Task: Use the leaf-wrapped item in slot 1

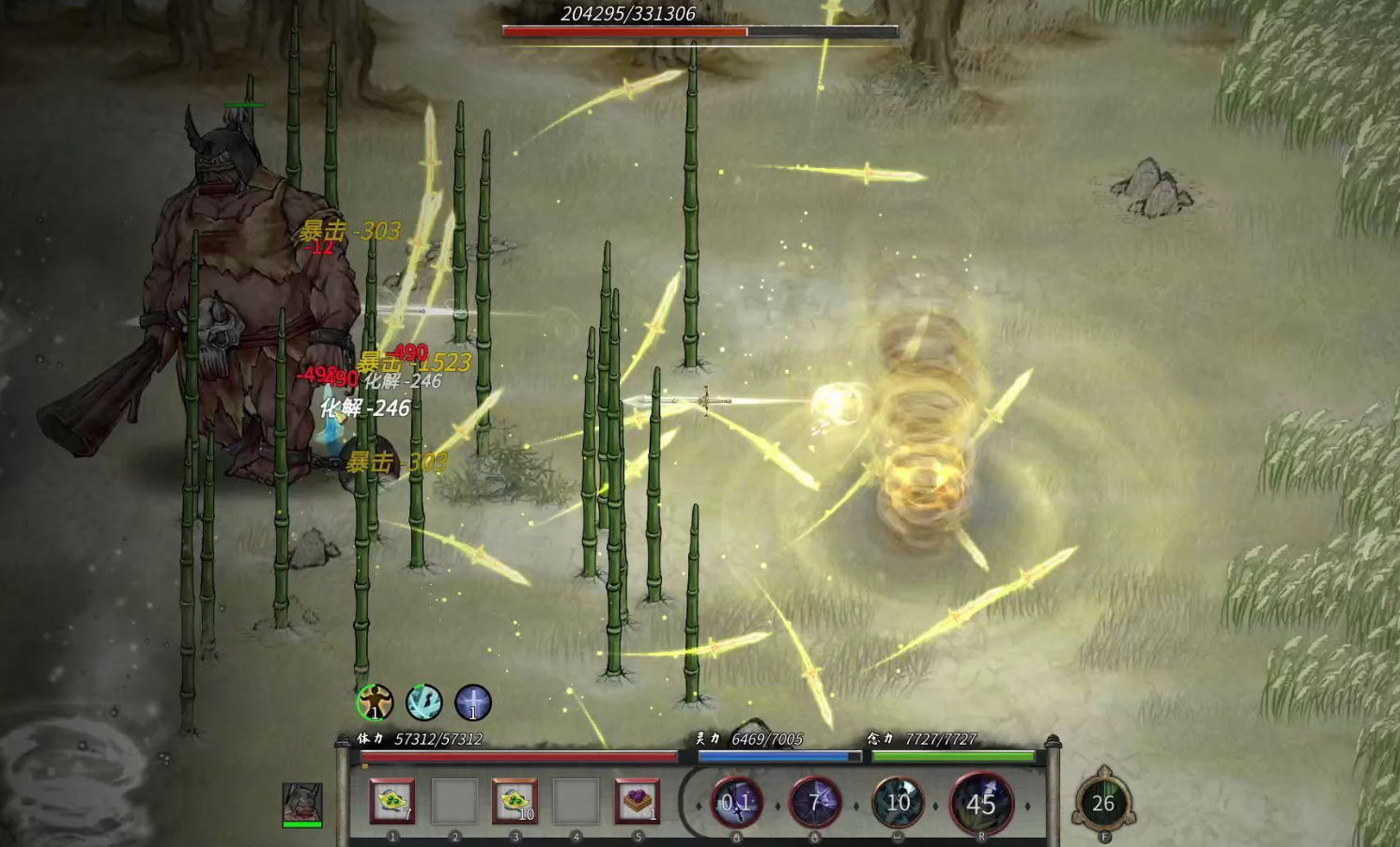Action: [392, 801]
